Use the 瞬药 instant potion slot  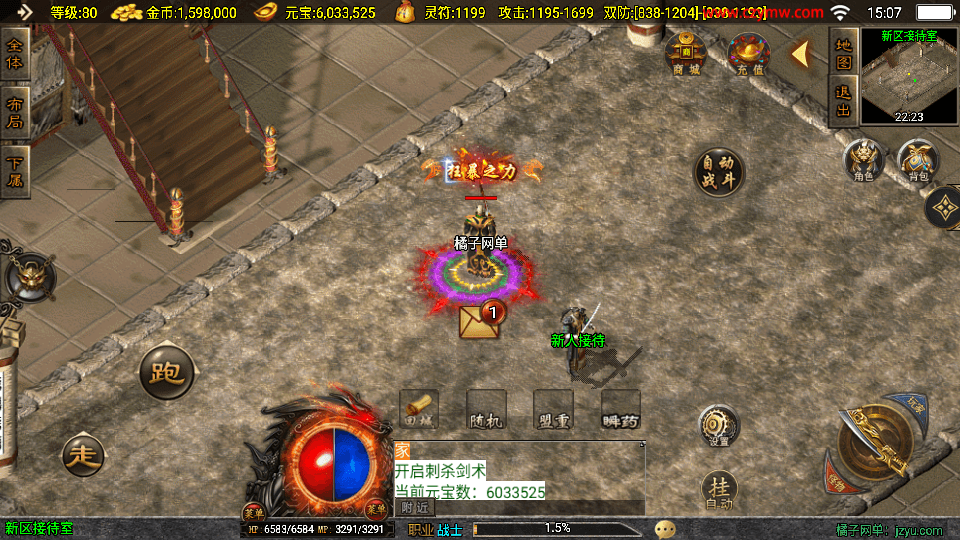(x=620, y=410)
